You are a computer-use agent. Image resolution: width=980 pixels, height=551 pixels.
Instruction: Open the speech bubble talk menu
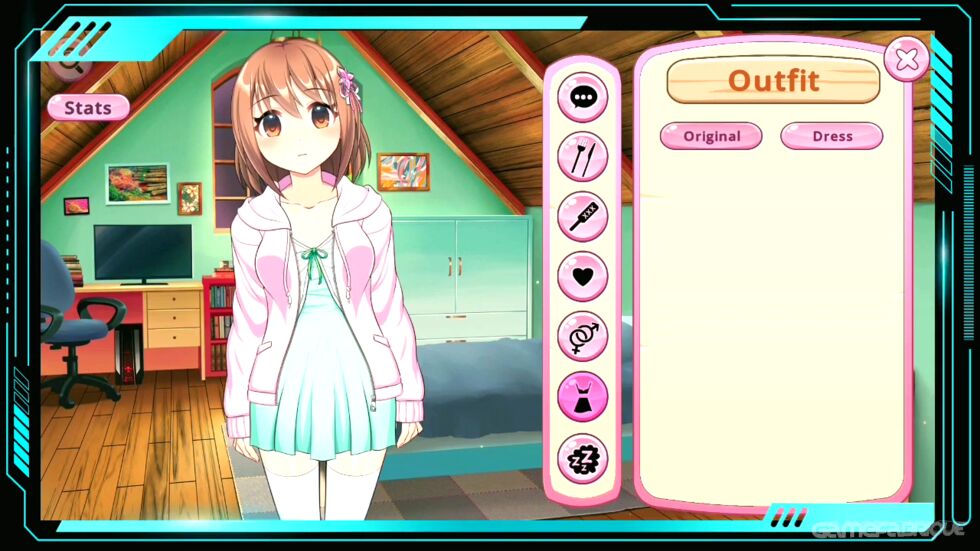(x=582, y=97)
